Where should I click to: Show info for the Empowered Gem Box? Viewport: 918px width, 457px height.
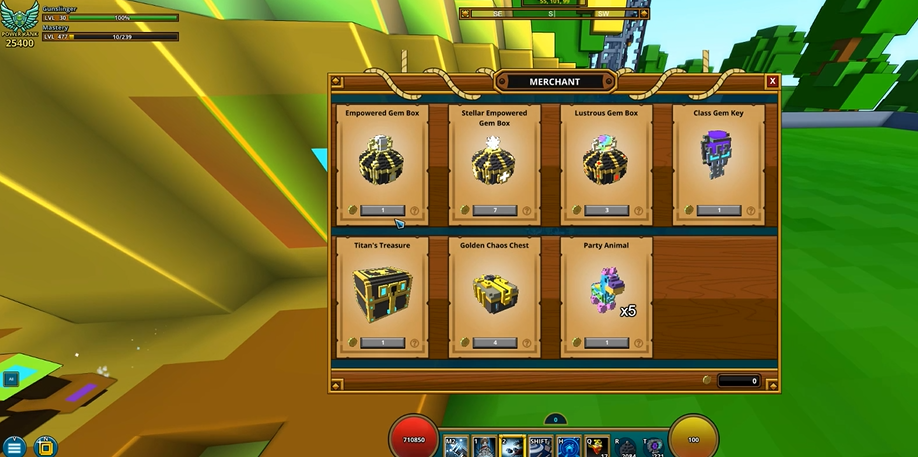point(415,211)
